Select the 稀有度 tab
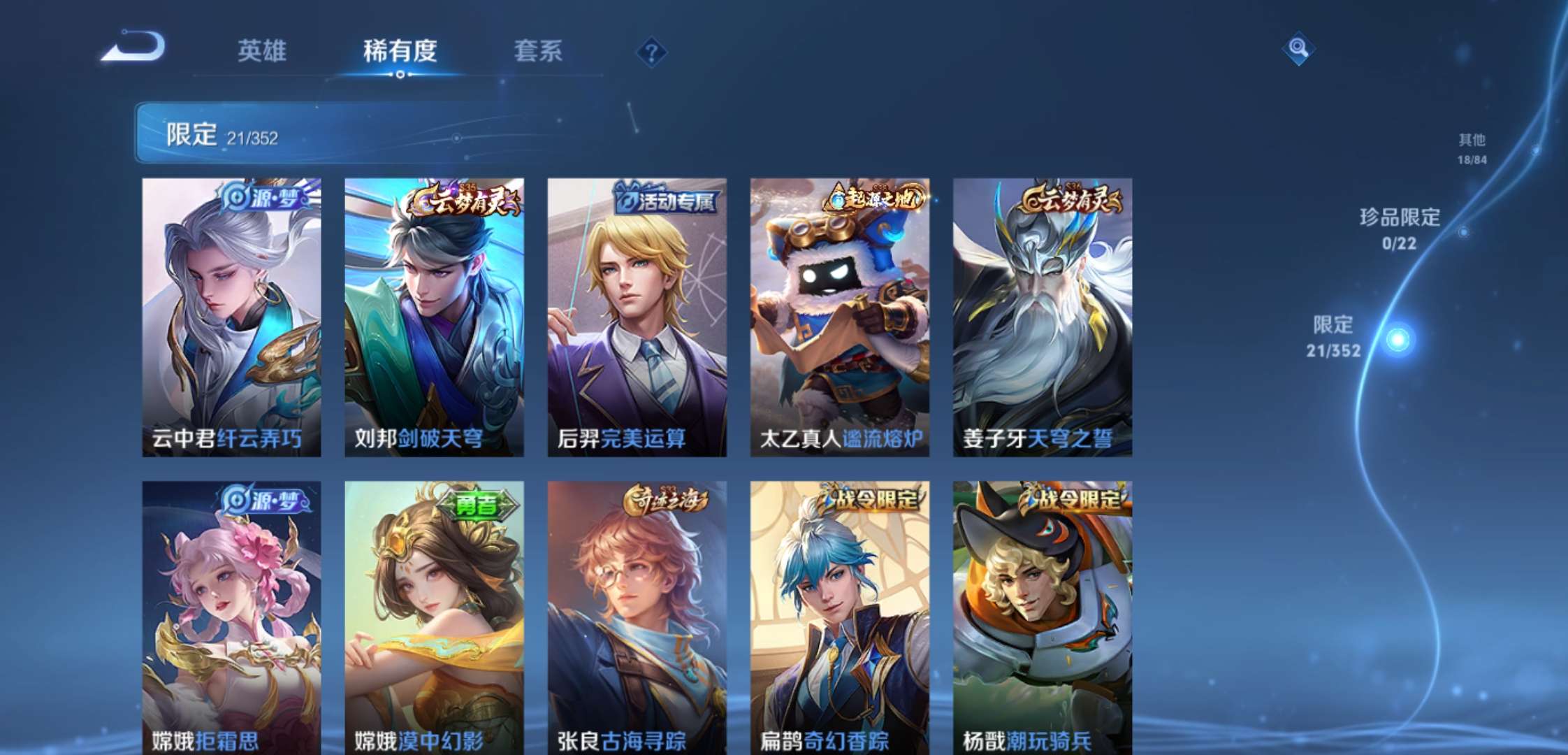The height and width of the screenshot is (755, 1568). pos(400,50)
